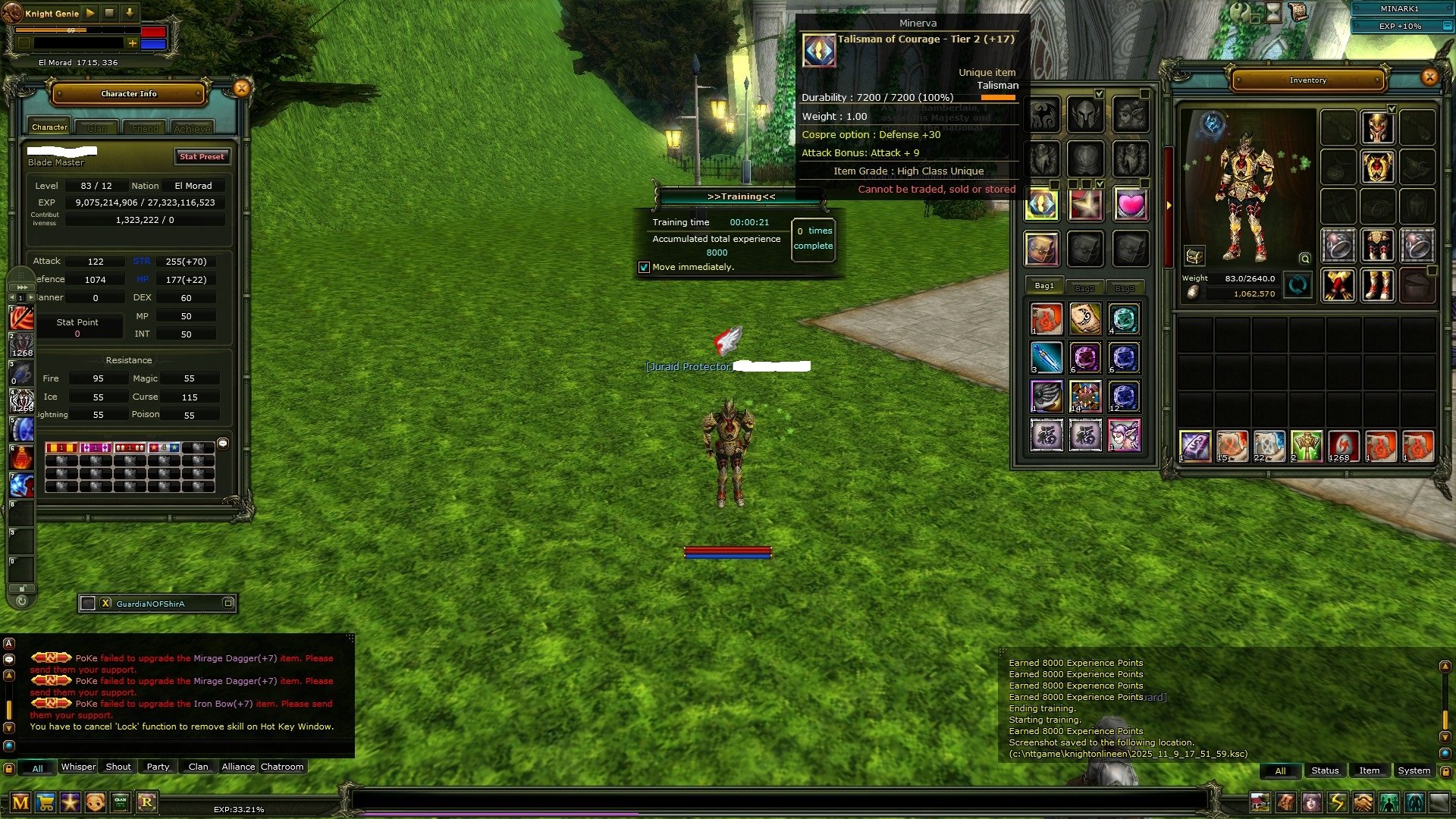The height and width of the screenshot is (819, 1456).
Task: Start Knight Genie with the play button
Action: coord(89,13)
